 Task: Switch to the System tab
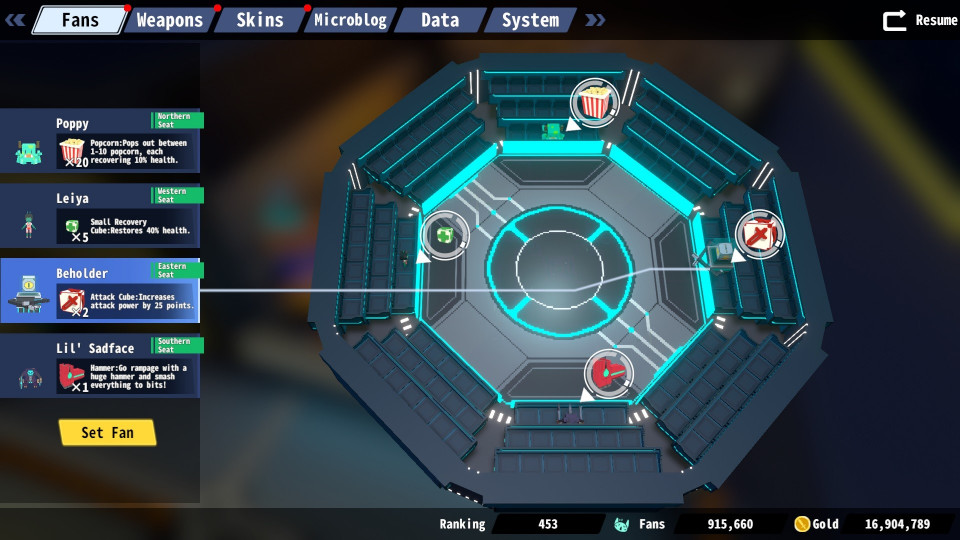tap(530, 20)
